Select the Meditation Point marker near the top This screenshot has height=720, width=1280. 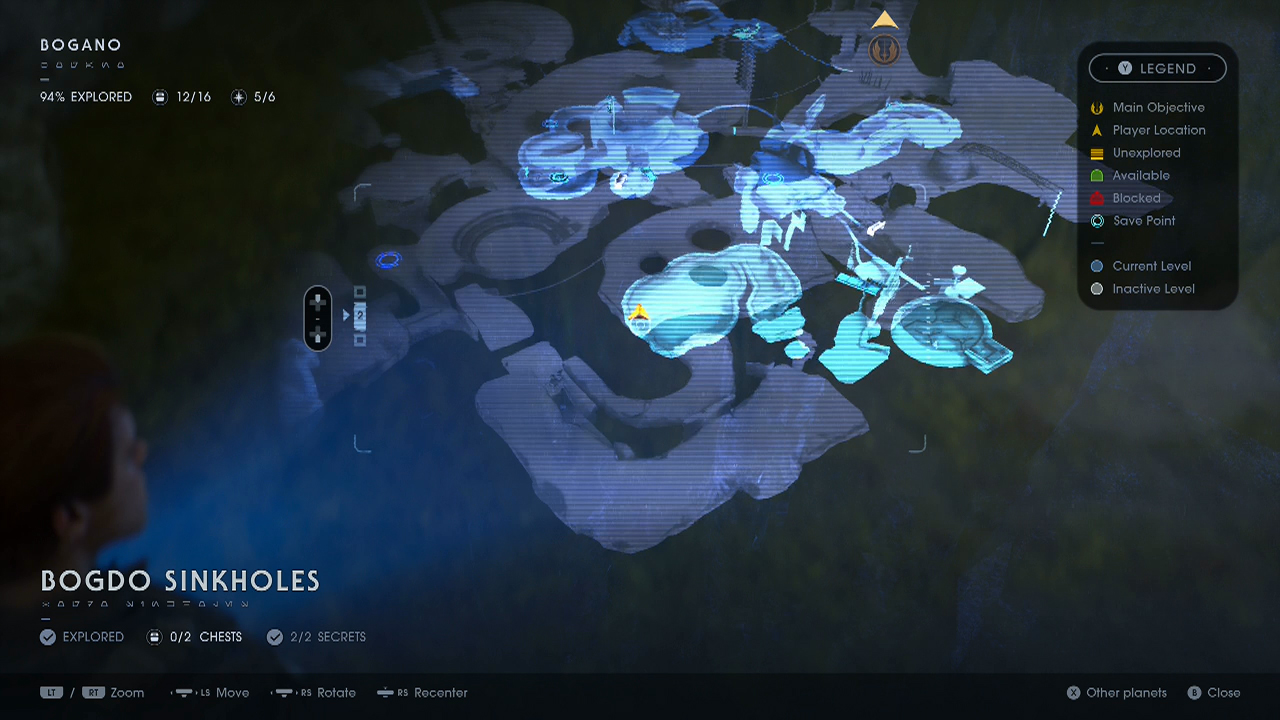pos(884,50)
